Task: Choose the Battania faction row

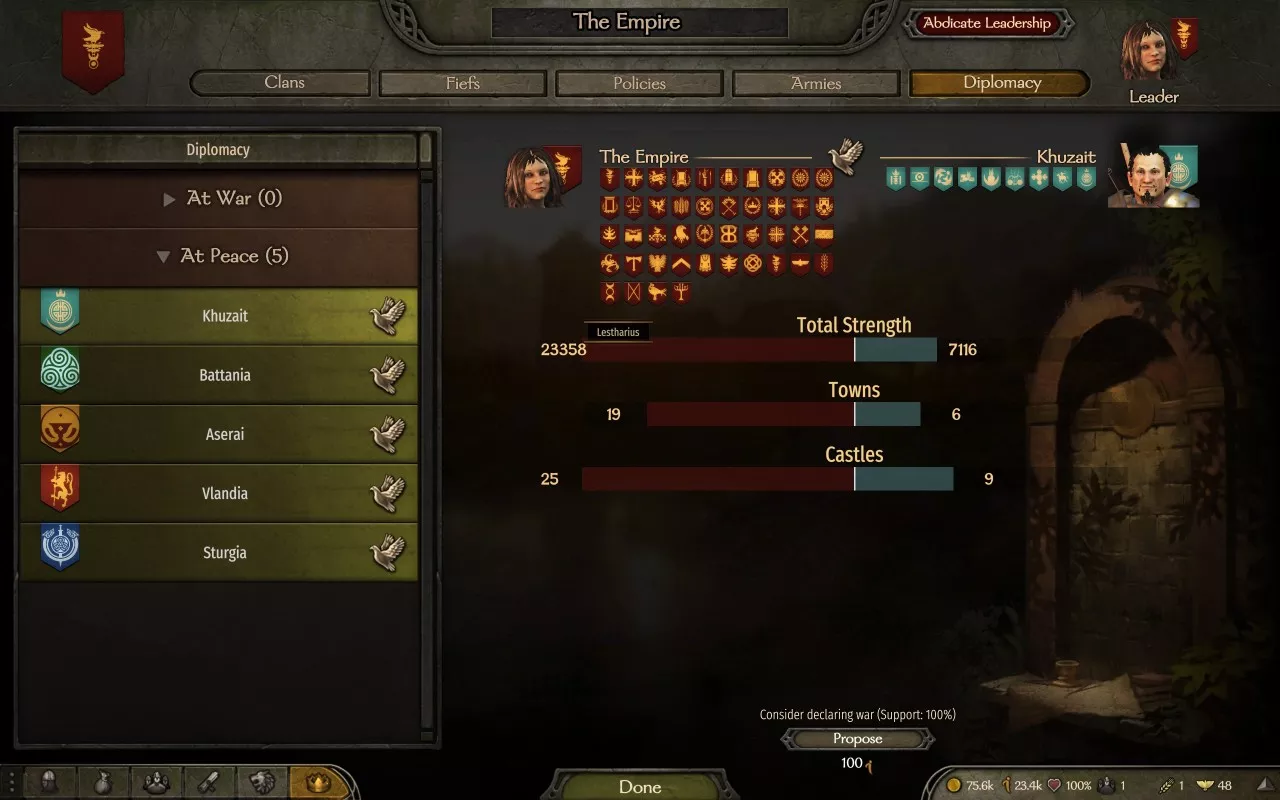Action: (224, 375)
